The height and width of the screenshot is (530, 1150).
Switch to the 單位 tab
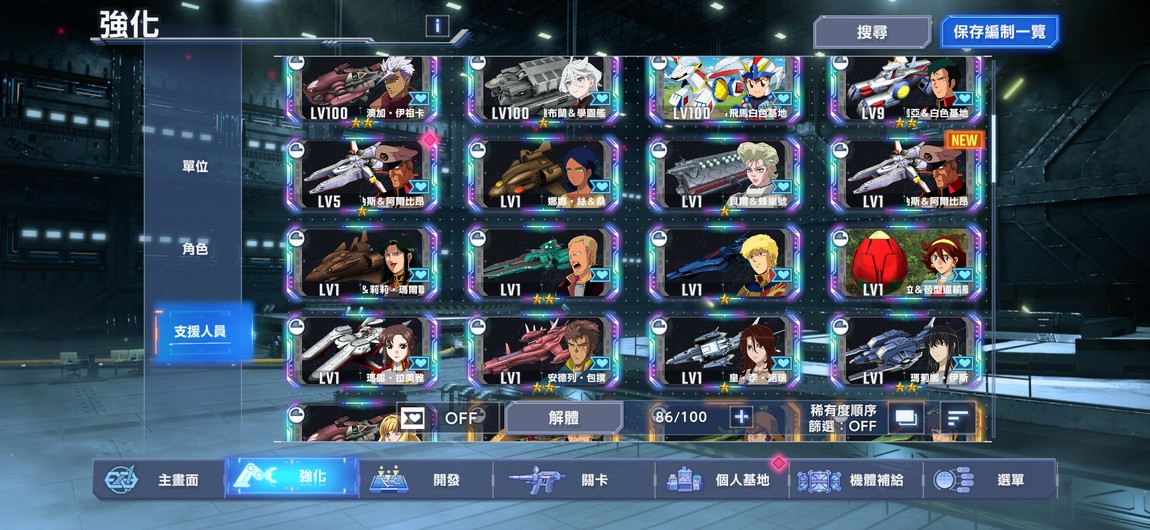195,166
